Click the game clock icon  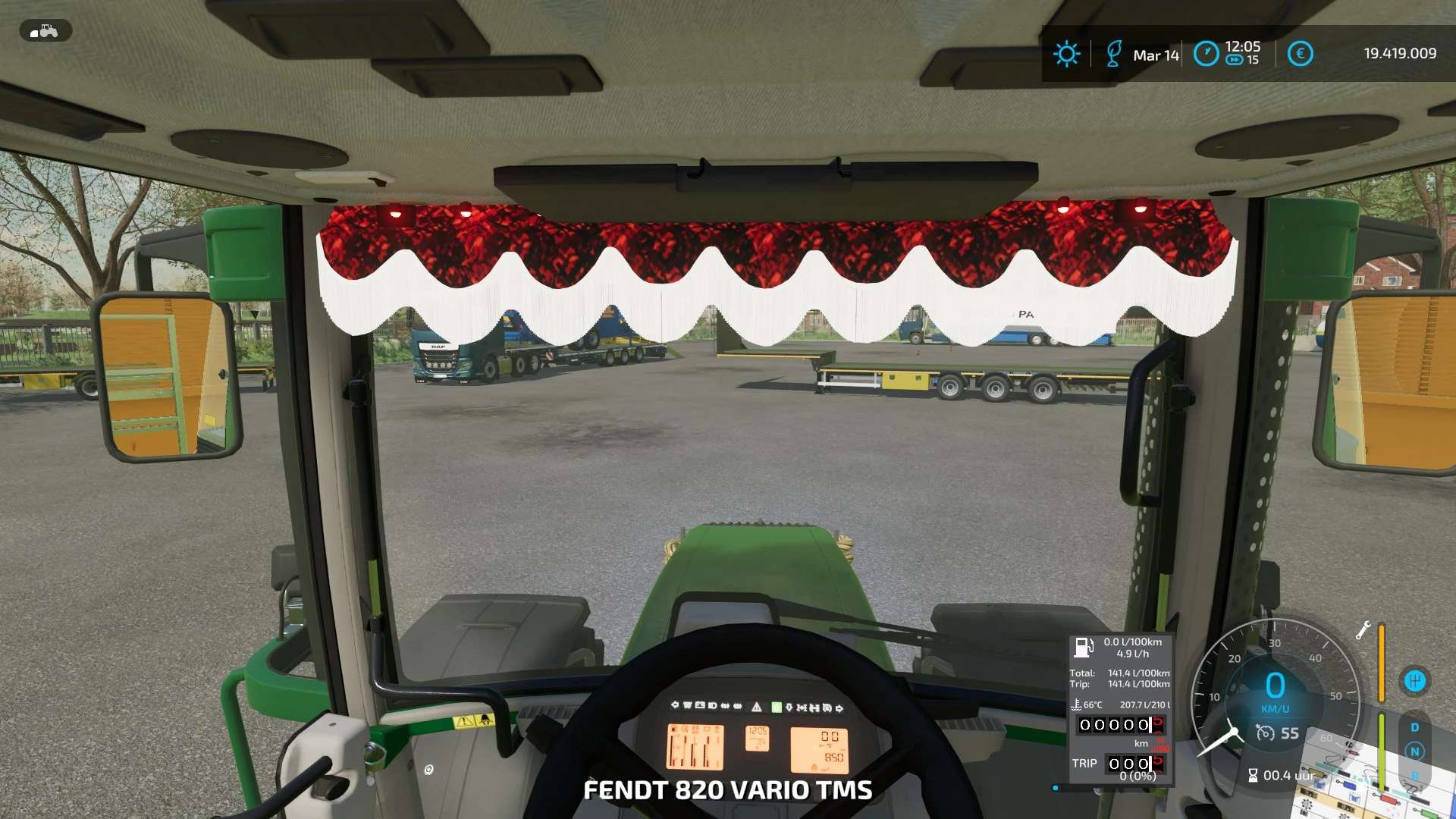pos(1206,54)
